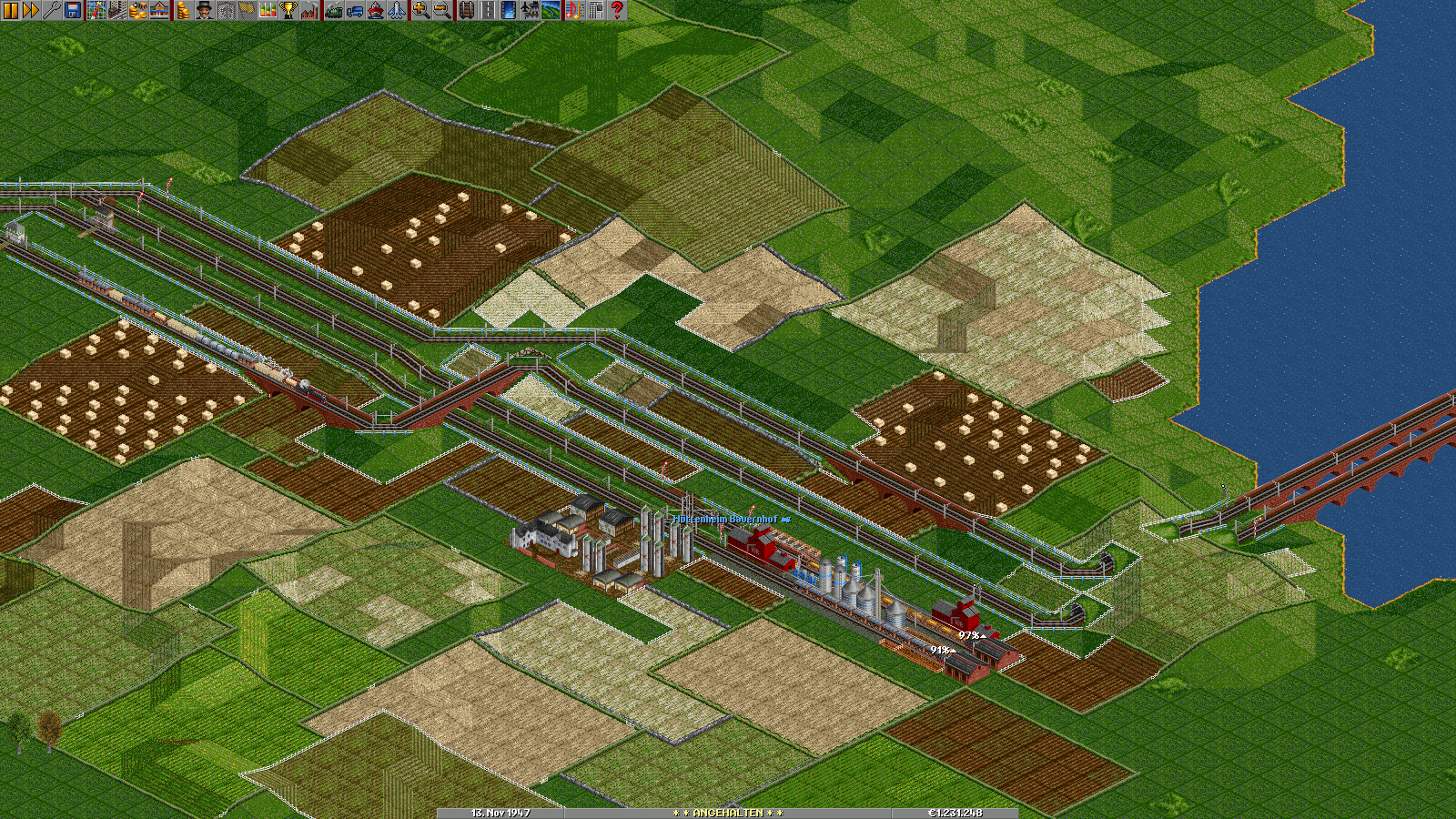Toggle fast forward speed
Viewport: 1456px width, 819px height.
pos(30,10)
